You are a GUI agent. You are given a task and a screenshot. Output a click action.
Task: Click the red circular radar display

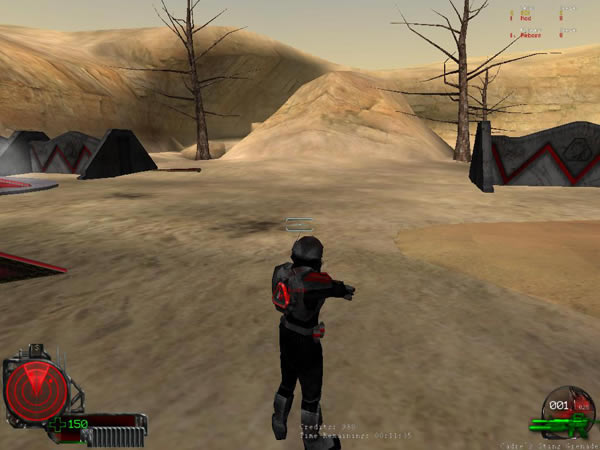point(35,390)
